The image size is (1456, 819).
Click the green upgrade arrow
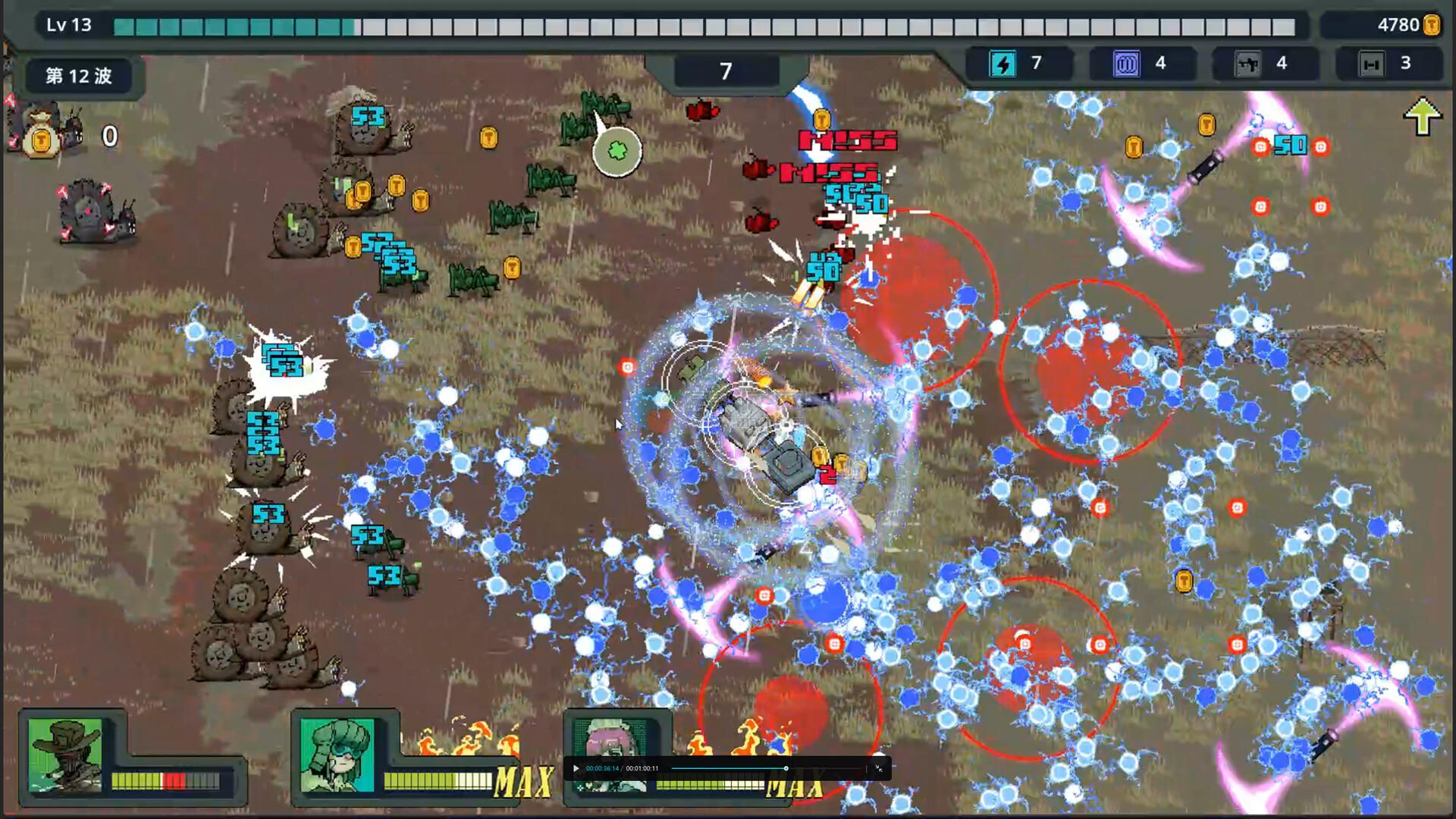tap(1422, 117)
